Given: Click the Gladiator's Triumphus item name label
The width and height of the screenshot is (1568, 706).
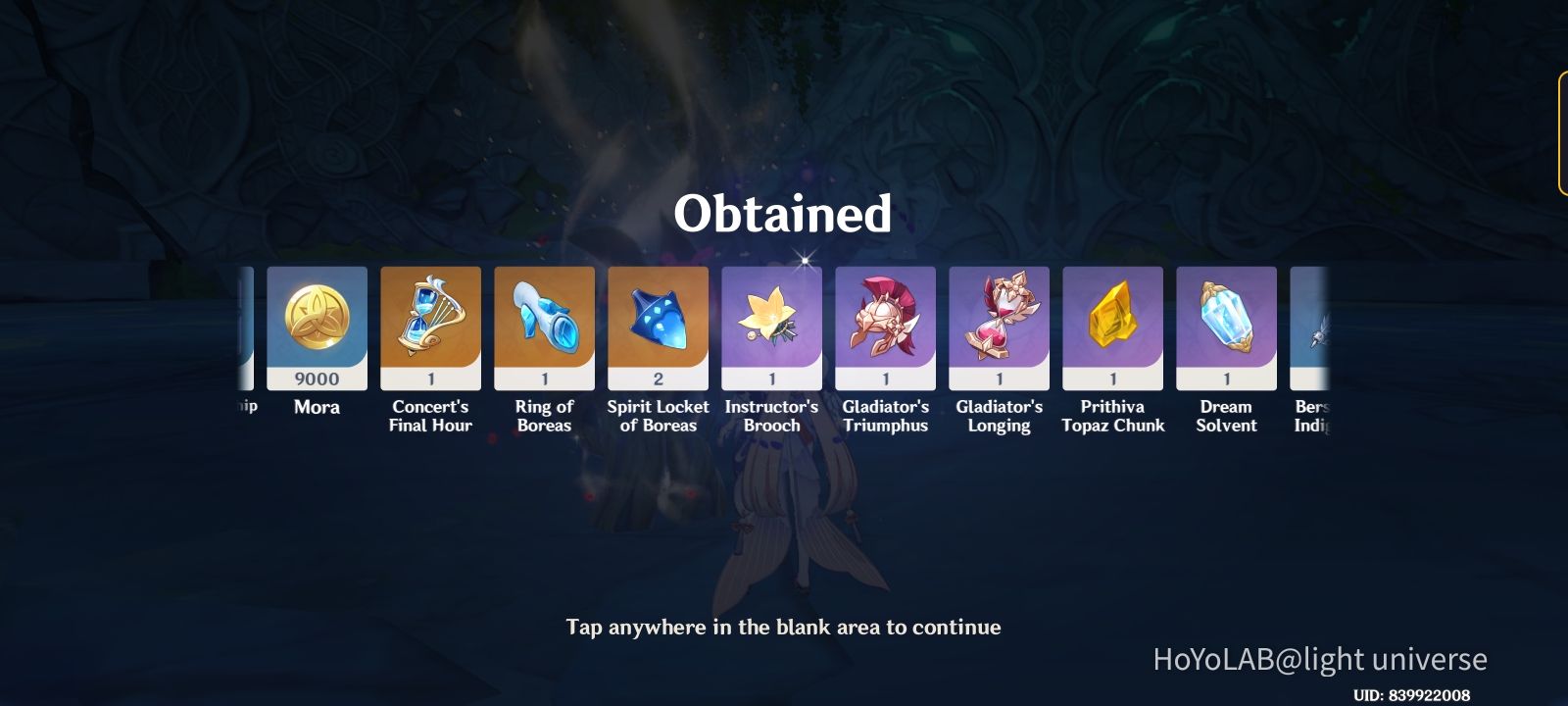Looking at the screenshot, I should point(885,416).
